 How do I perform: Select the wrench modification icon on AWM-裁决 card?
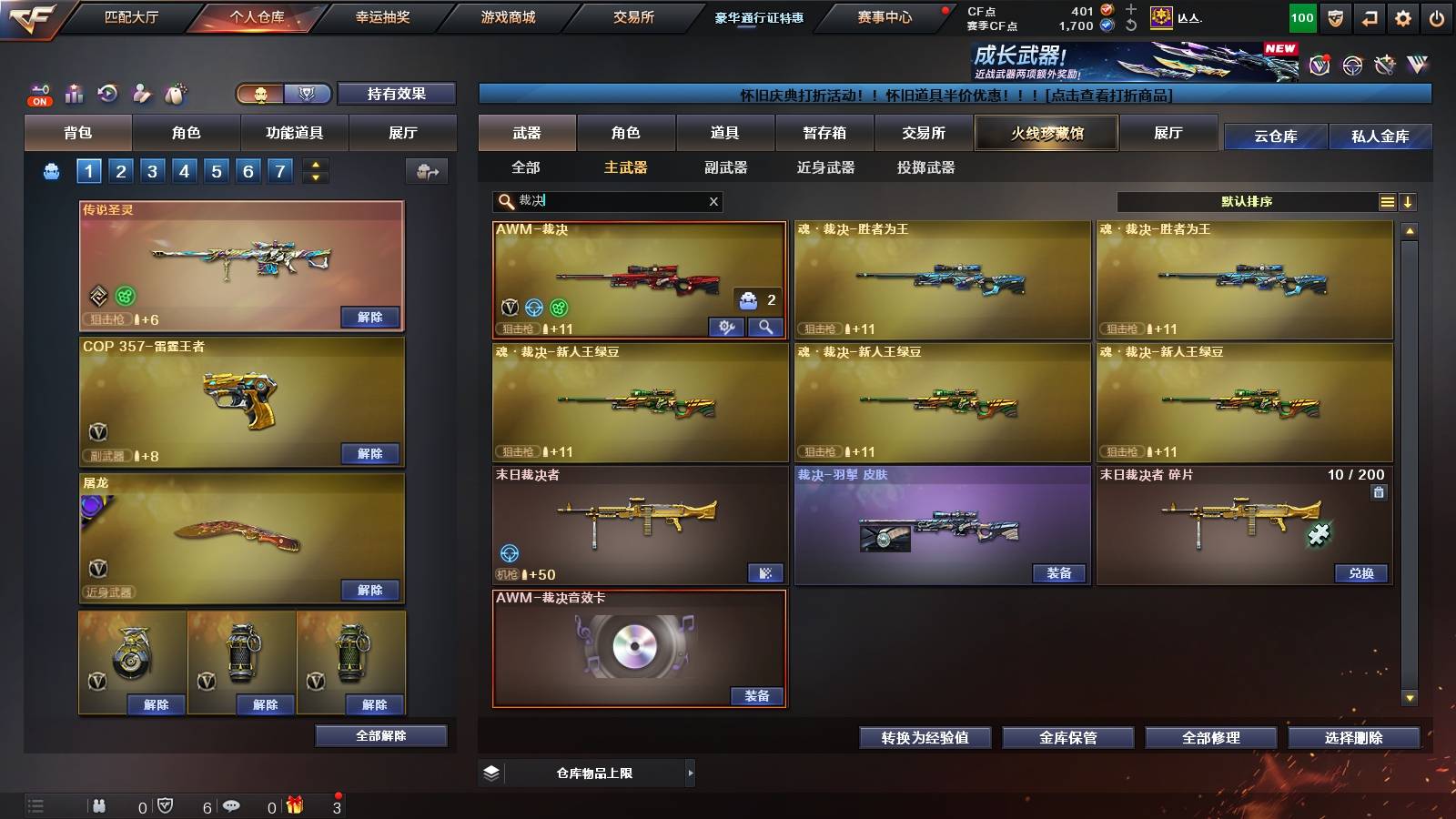(x=725, y=327)
